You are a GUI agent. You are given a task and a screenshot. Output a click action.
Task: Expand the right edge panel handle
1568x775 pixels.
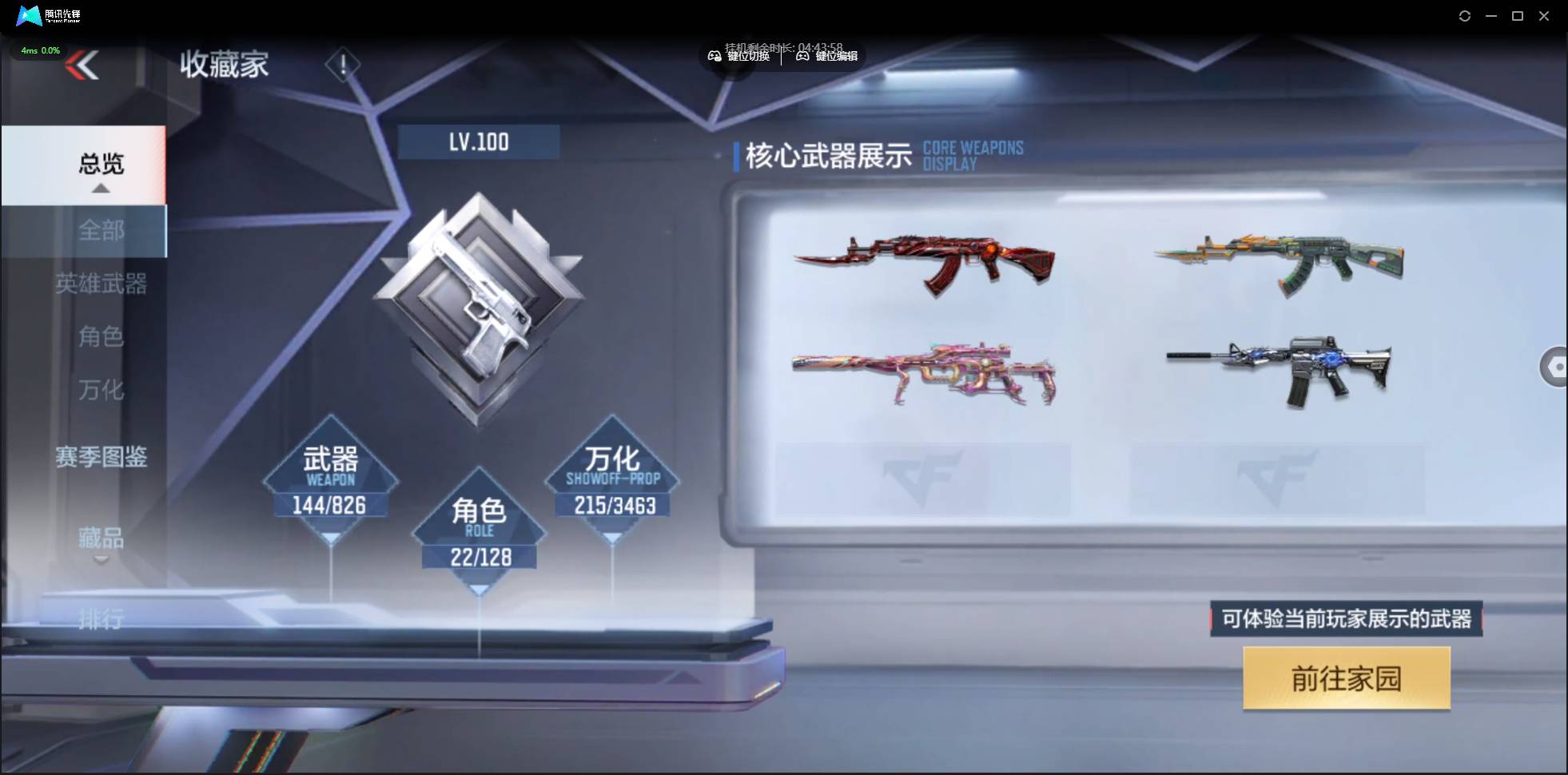[1556, 367]
